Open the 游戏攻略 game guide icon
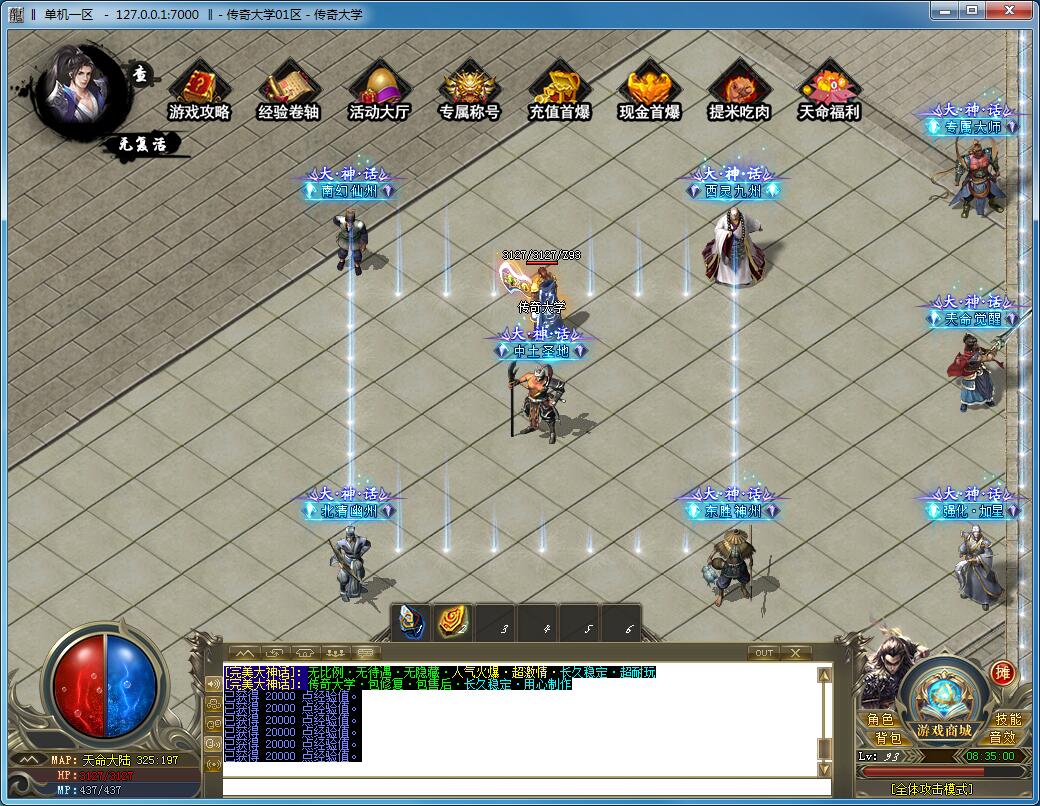 (x=199, y=91)
